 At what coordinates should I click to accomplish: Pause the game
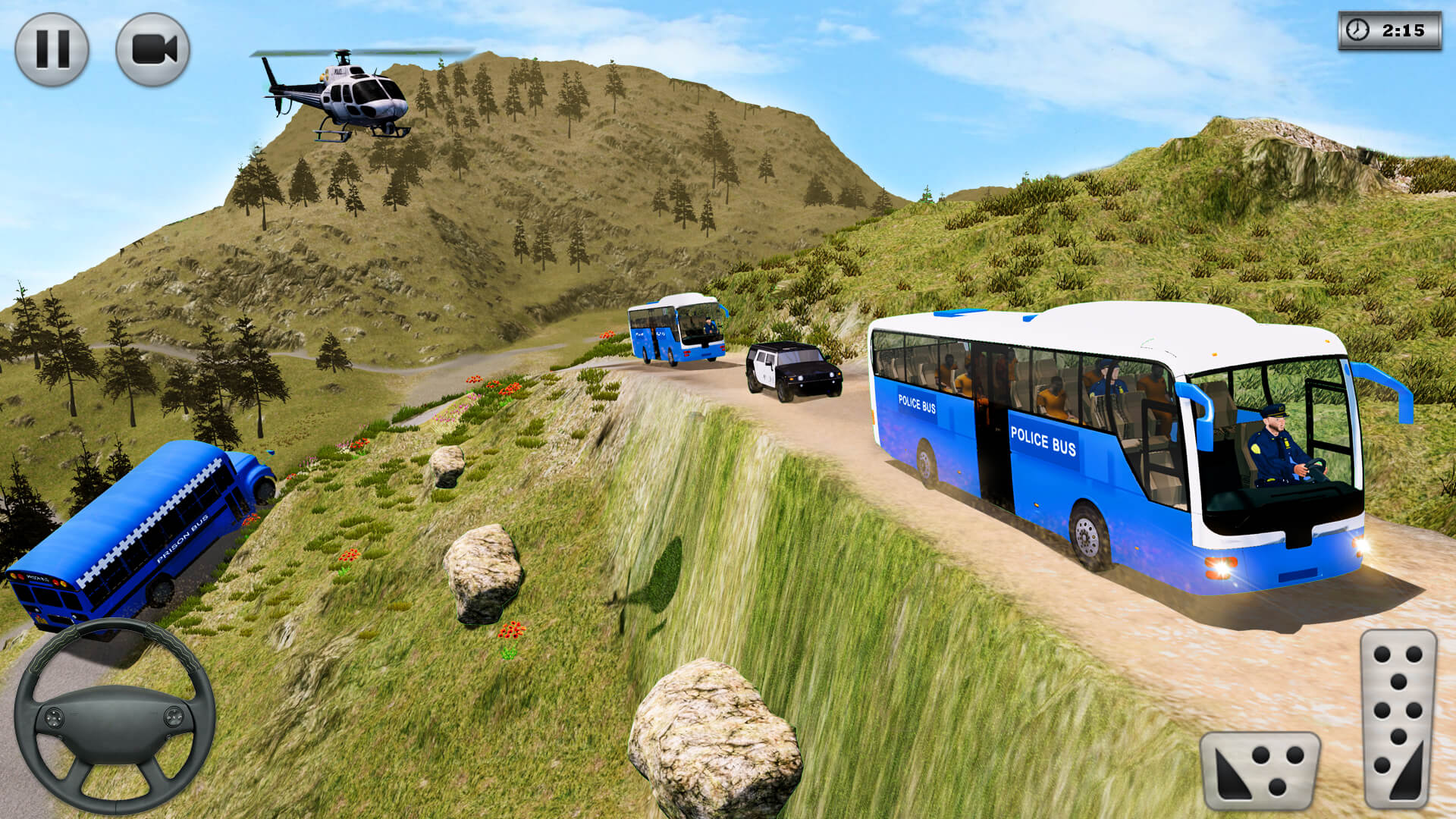tap(52, 49)
